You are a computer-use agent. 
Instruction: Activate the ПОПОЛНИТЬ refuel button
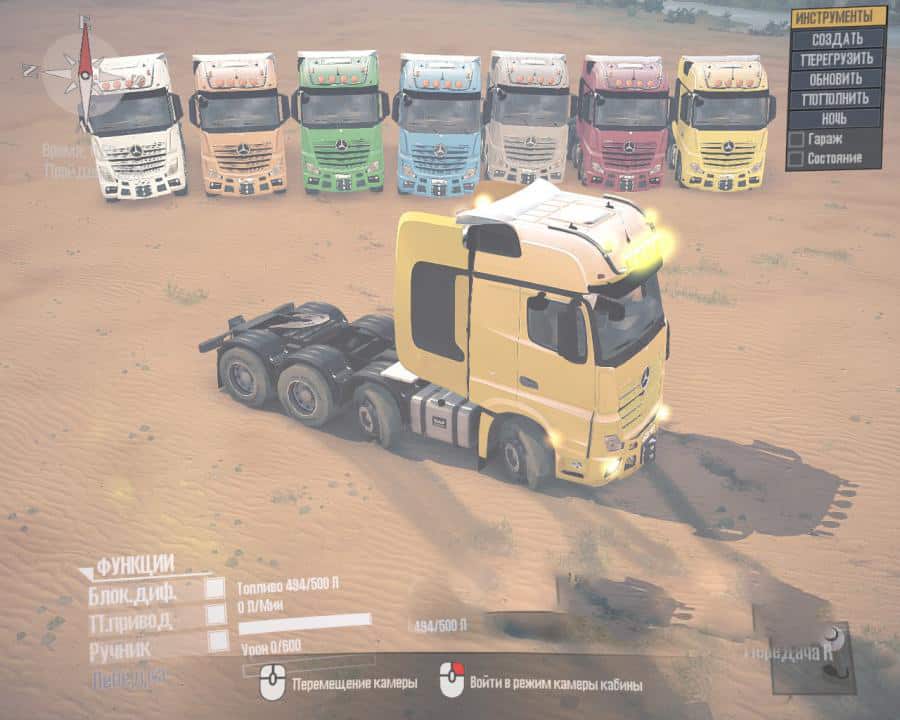838,98
